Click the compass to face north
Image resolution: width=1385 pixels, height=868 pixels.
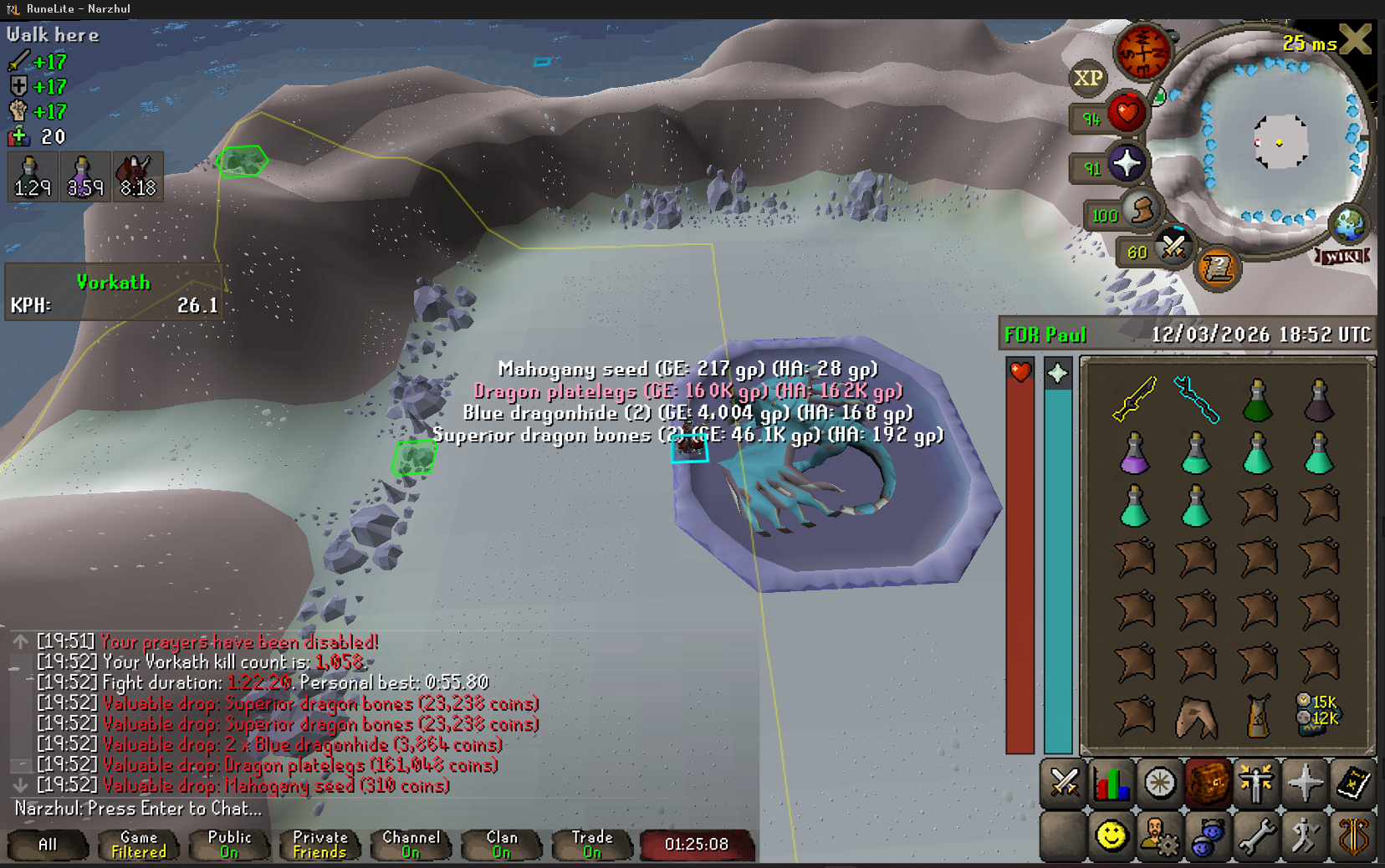point(1142,52)
